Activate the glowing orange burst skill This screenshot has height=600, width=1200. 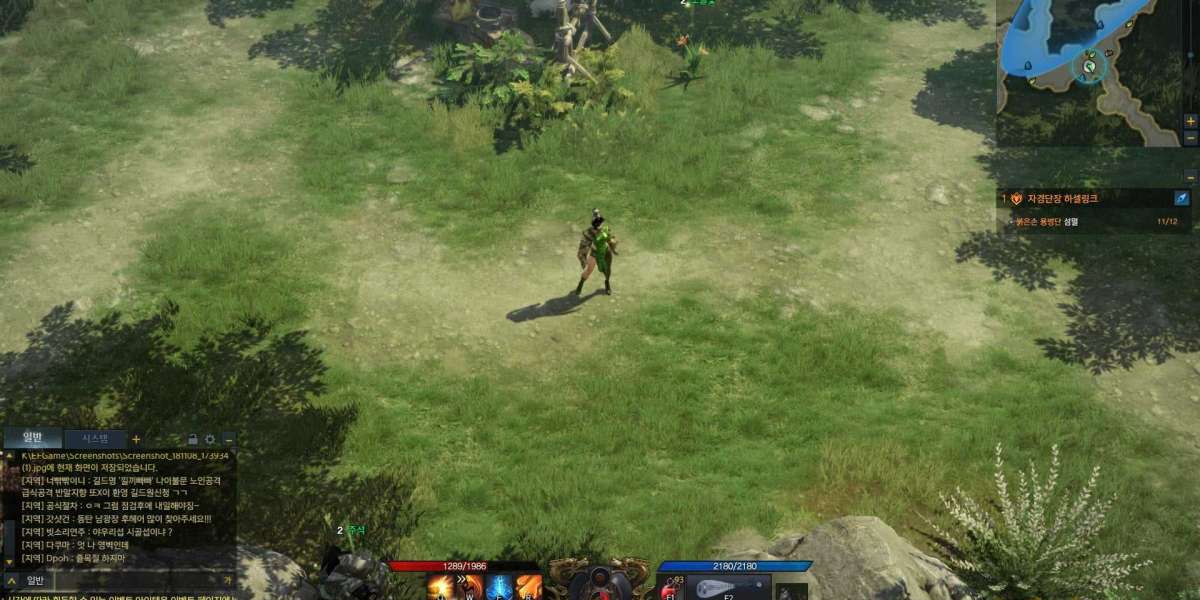click(440, 587)
